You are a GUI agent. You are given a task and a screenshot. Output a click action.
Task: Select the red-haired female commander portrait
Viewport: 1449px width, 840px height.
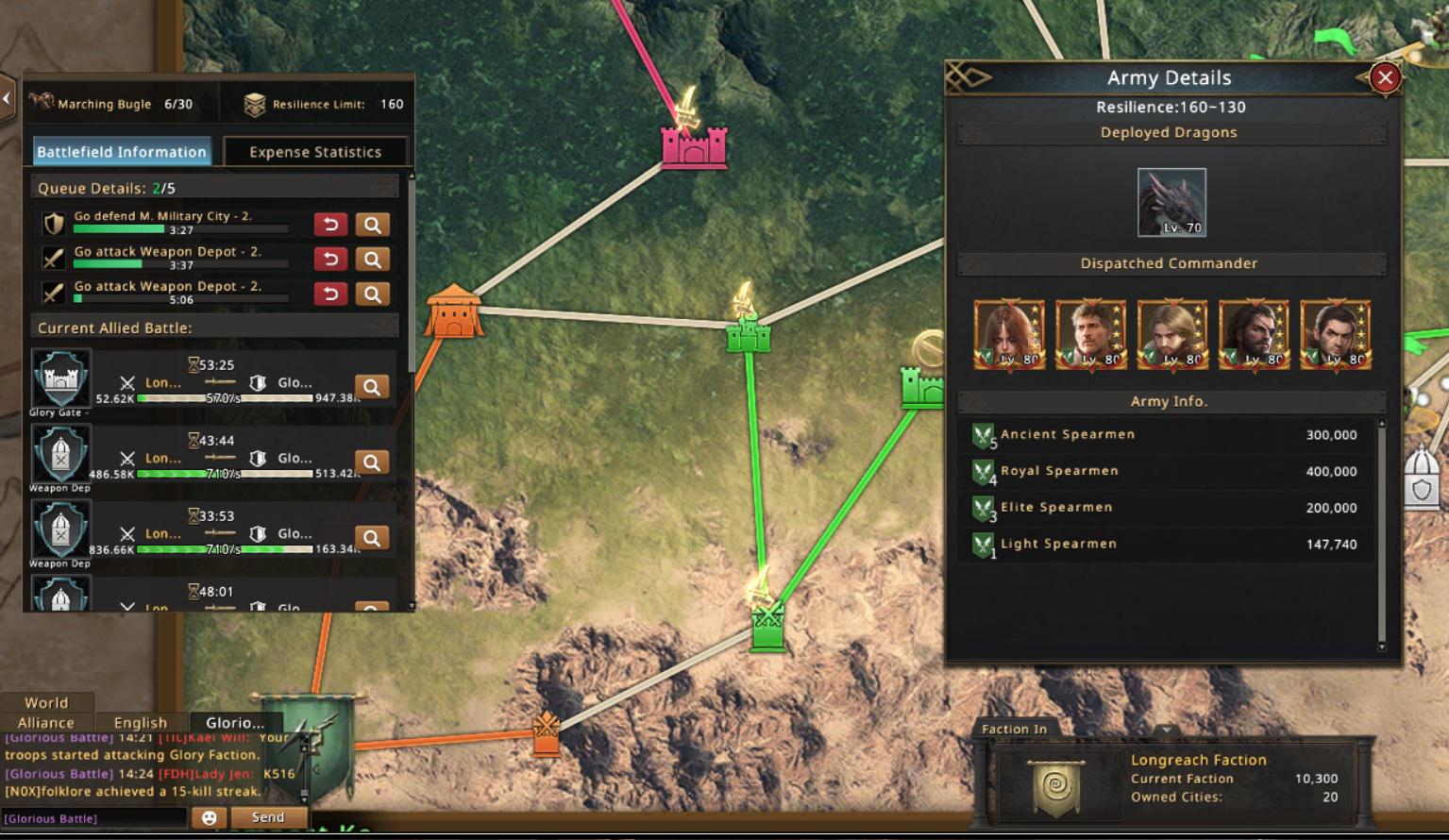pos(1009,335)
